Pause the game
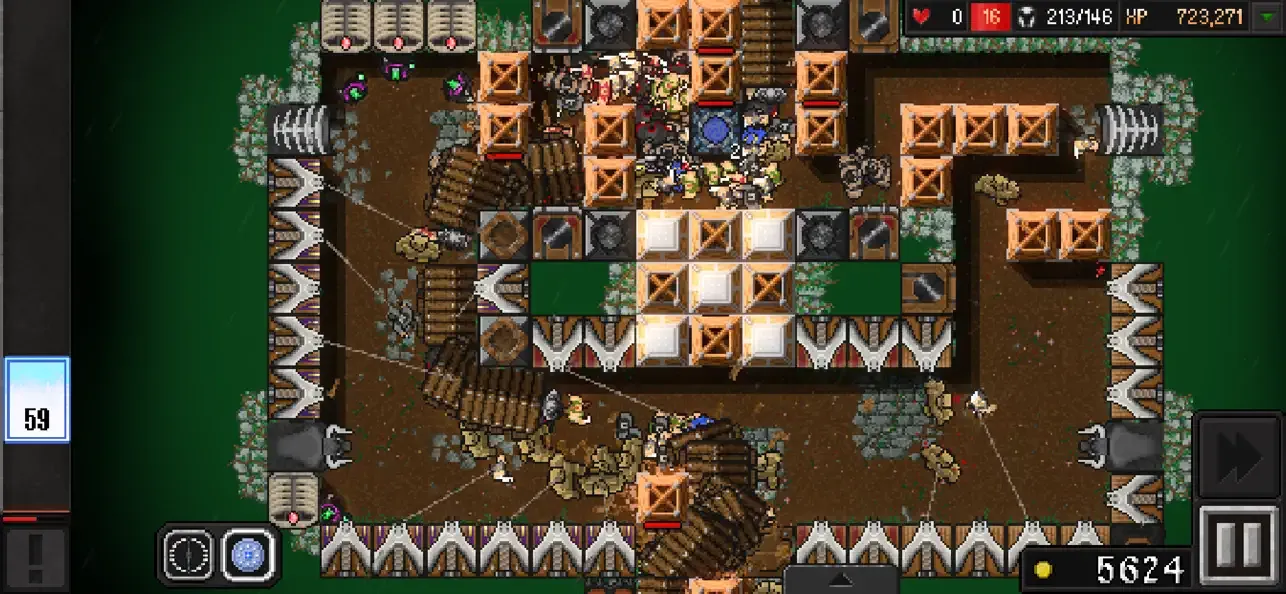Screen dimensions: 1286x594 click(1240, 543)
